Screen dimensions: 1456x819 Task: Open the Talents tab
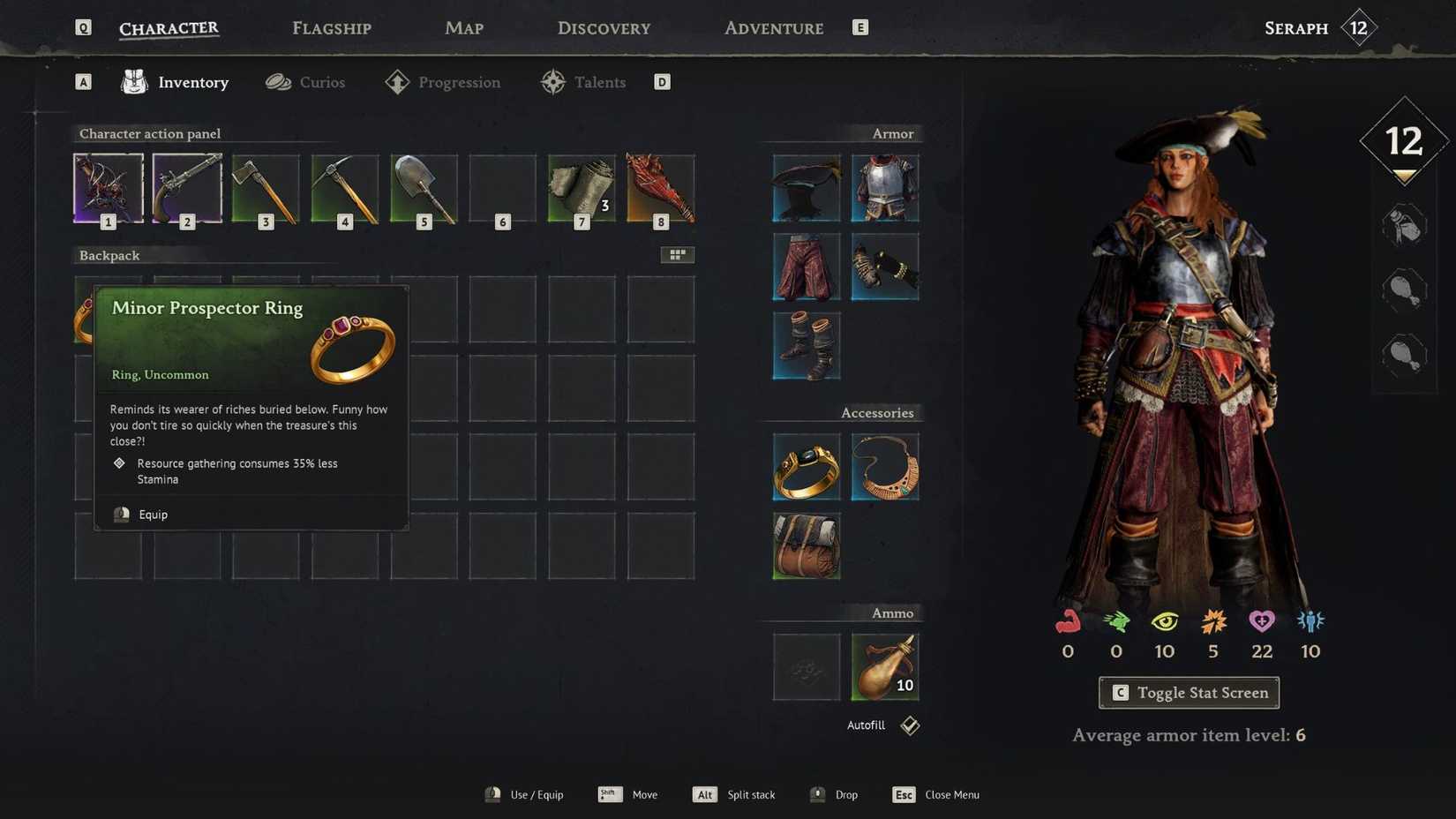pyautogui.click(x=599, y=81)
